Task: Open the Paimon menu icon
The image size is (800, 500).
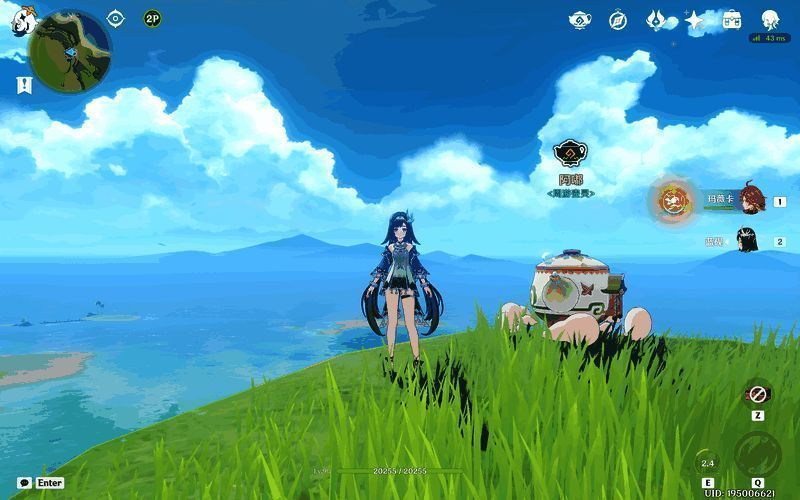Action: click(x=21, y=20)
